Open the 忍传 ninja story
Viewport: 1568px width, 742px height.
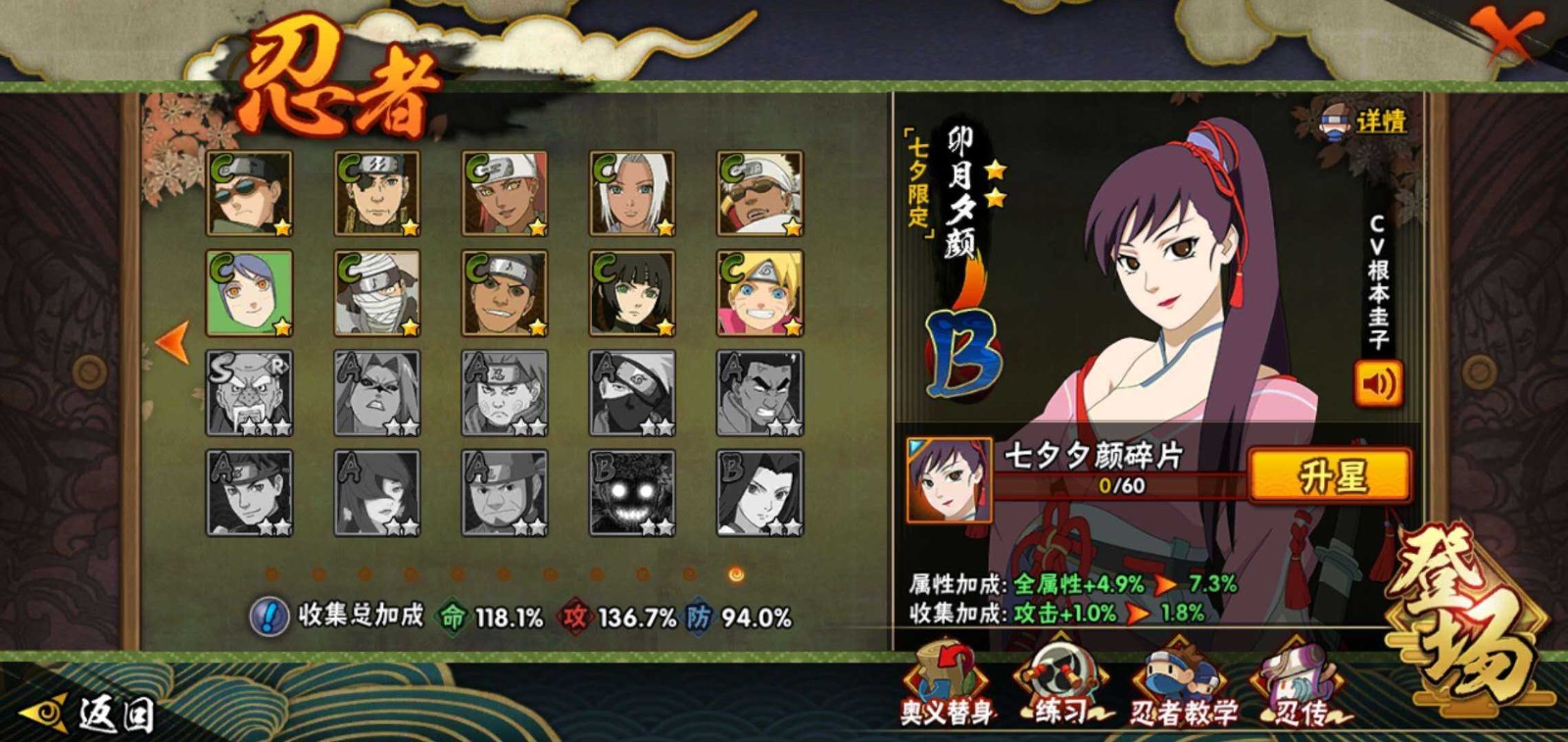pos(1300,686)
